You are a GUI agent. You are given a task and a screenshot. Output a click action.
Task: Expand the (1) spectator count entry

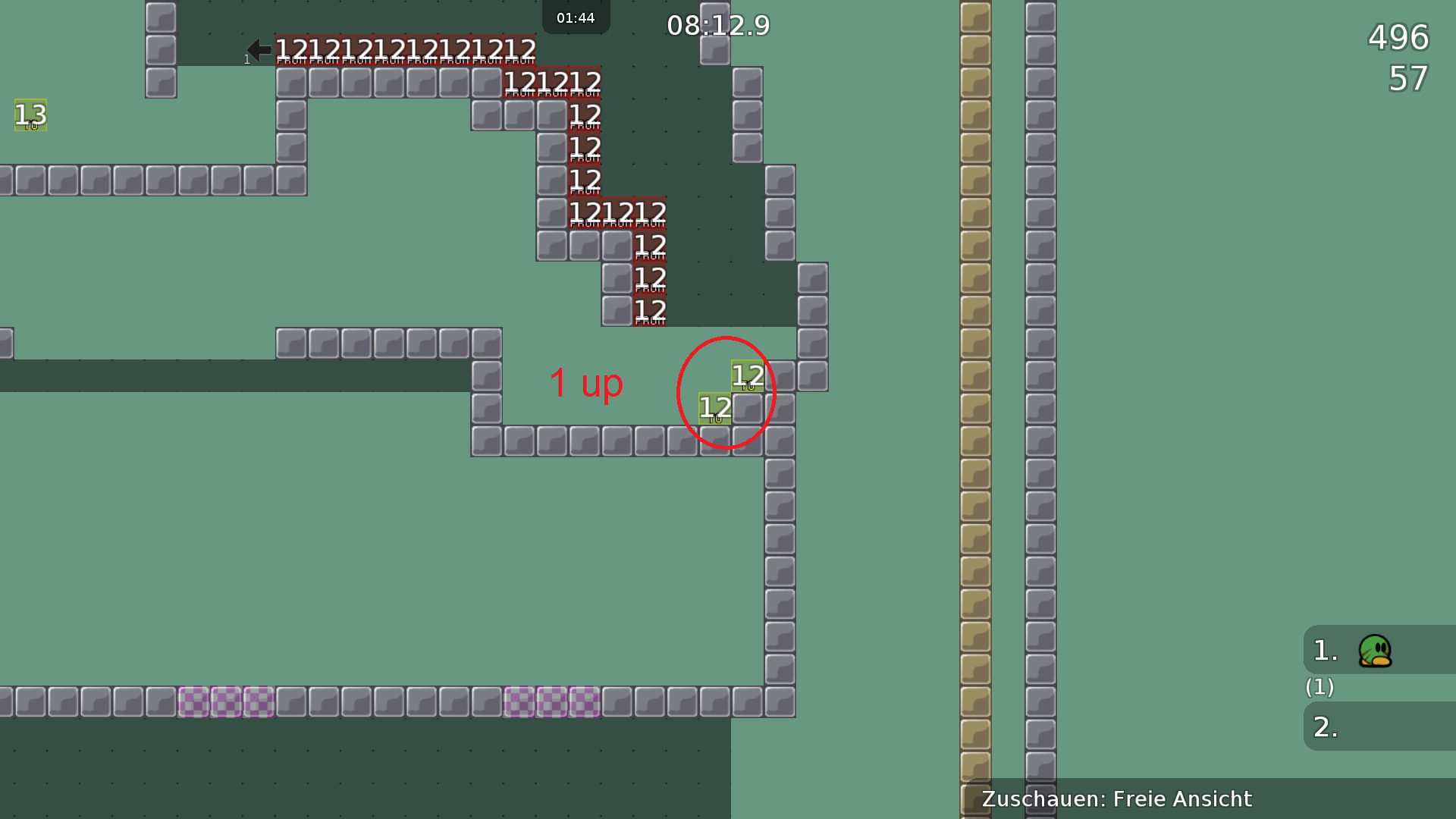tap(1319, 688)
